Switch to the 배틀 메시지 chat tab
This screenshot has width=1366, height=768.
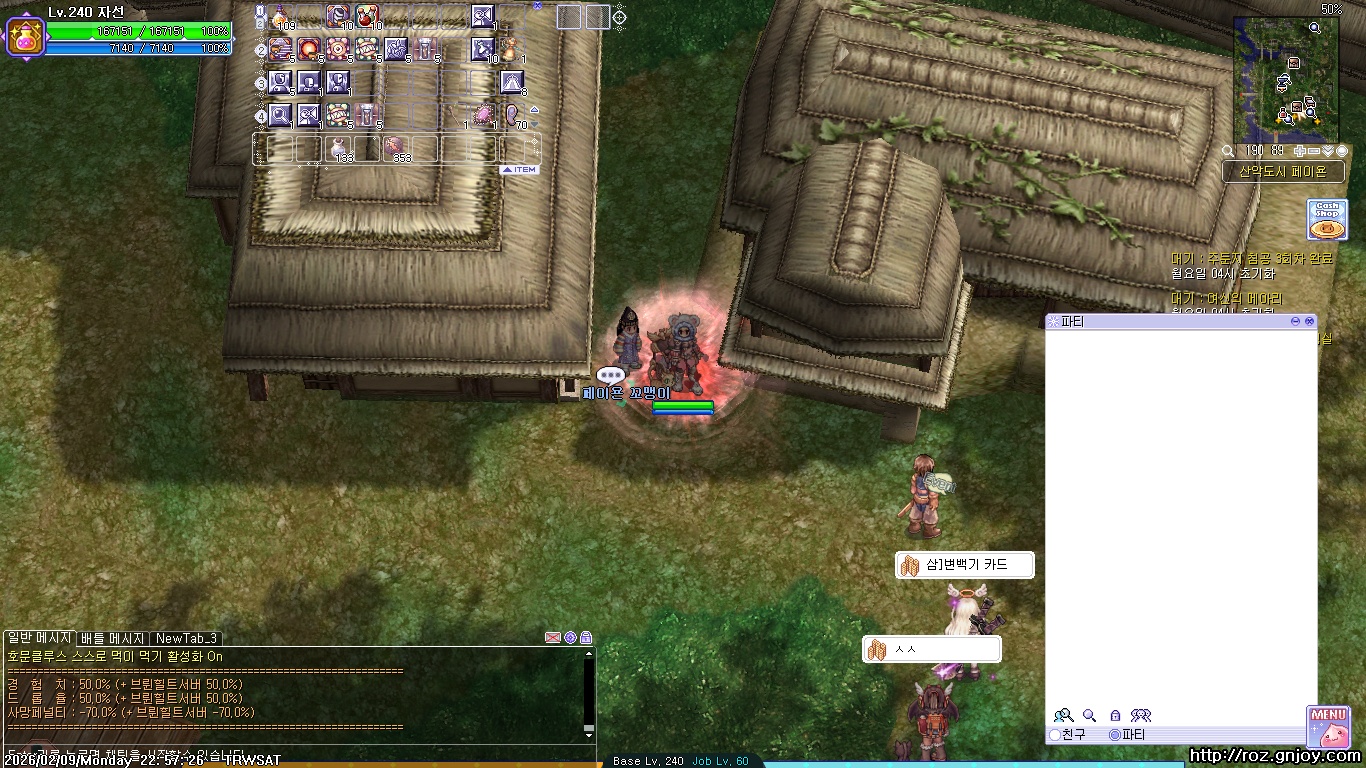pos(113,638)
